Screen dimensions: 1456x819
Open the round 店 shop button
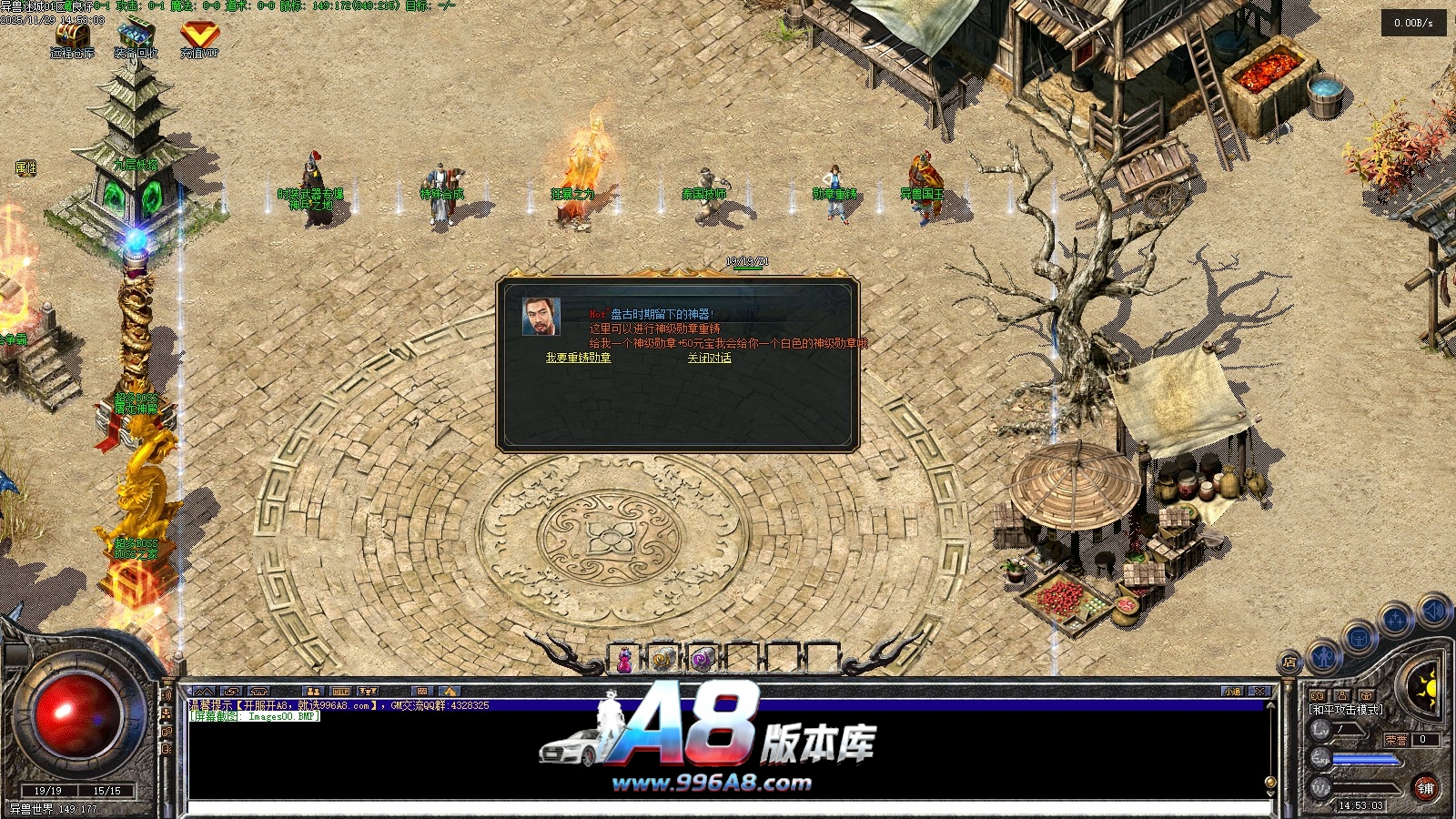[x=1289, y=662]
